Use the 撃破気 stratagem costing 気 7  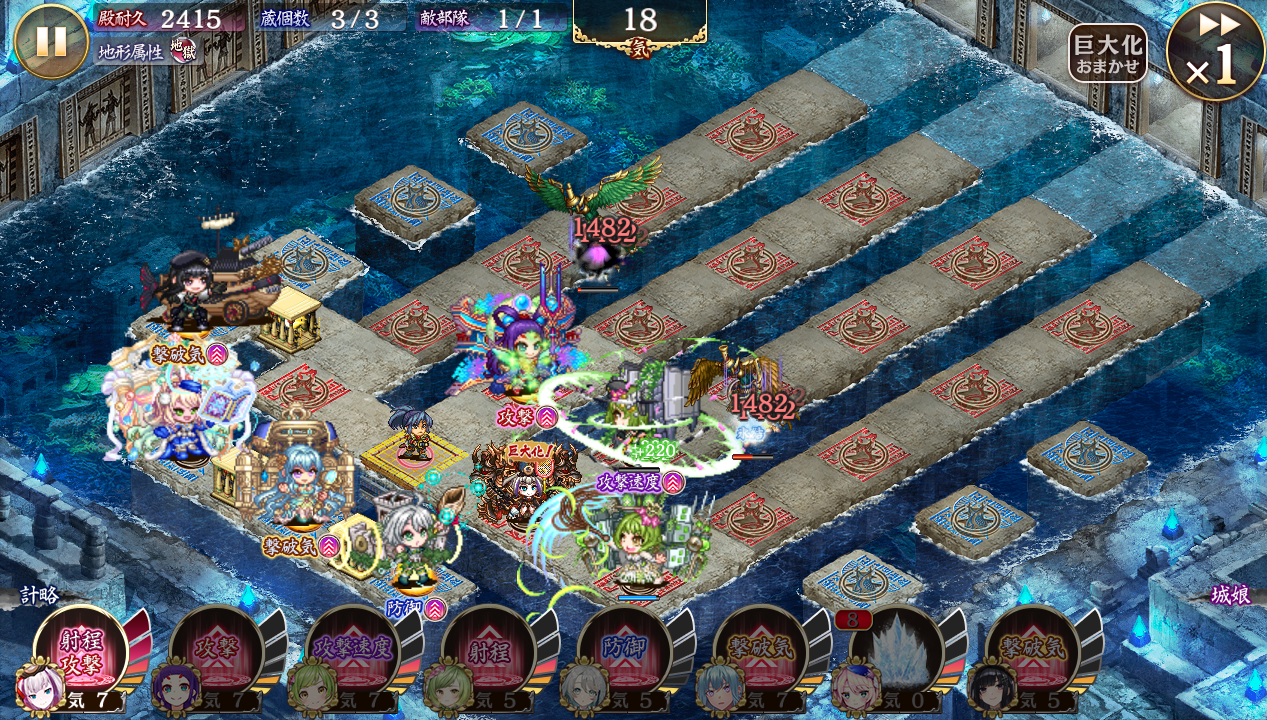pyautogui.click(x=760, y=652)
